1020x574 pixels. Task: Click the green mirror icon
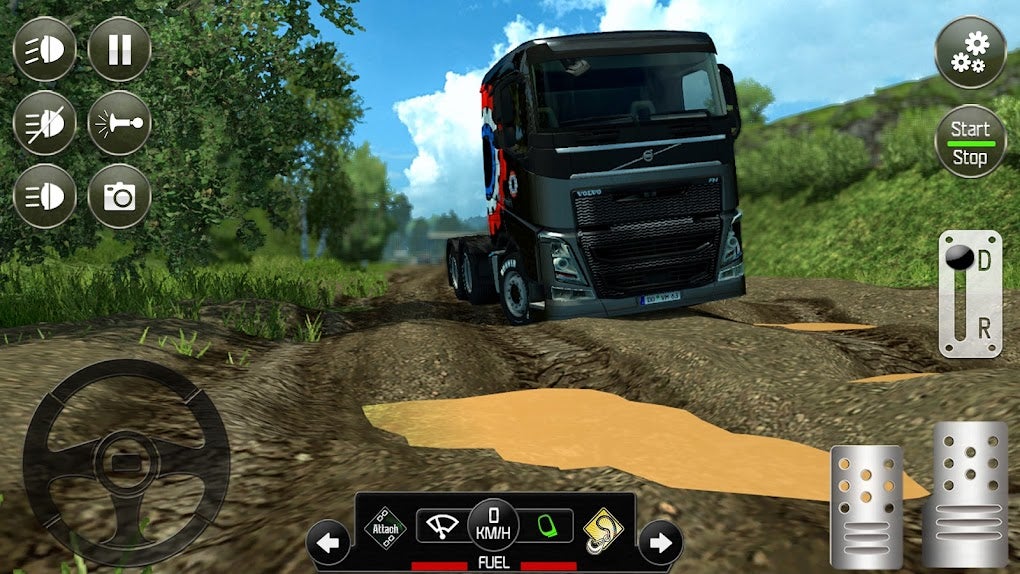coord(546,525)
